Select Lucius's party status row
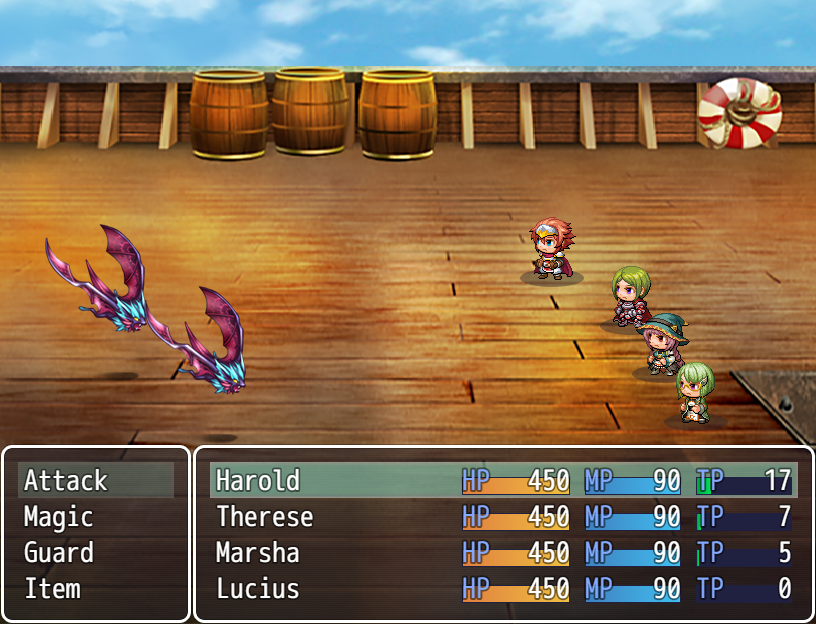The height and width of the screenshot is (624, 816). 503,589
